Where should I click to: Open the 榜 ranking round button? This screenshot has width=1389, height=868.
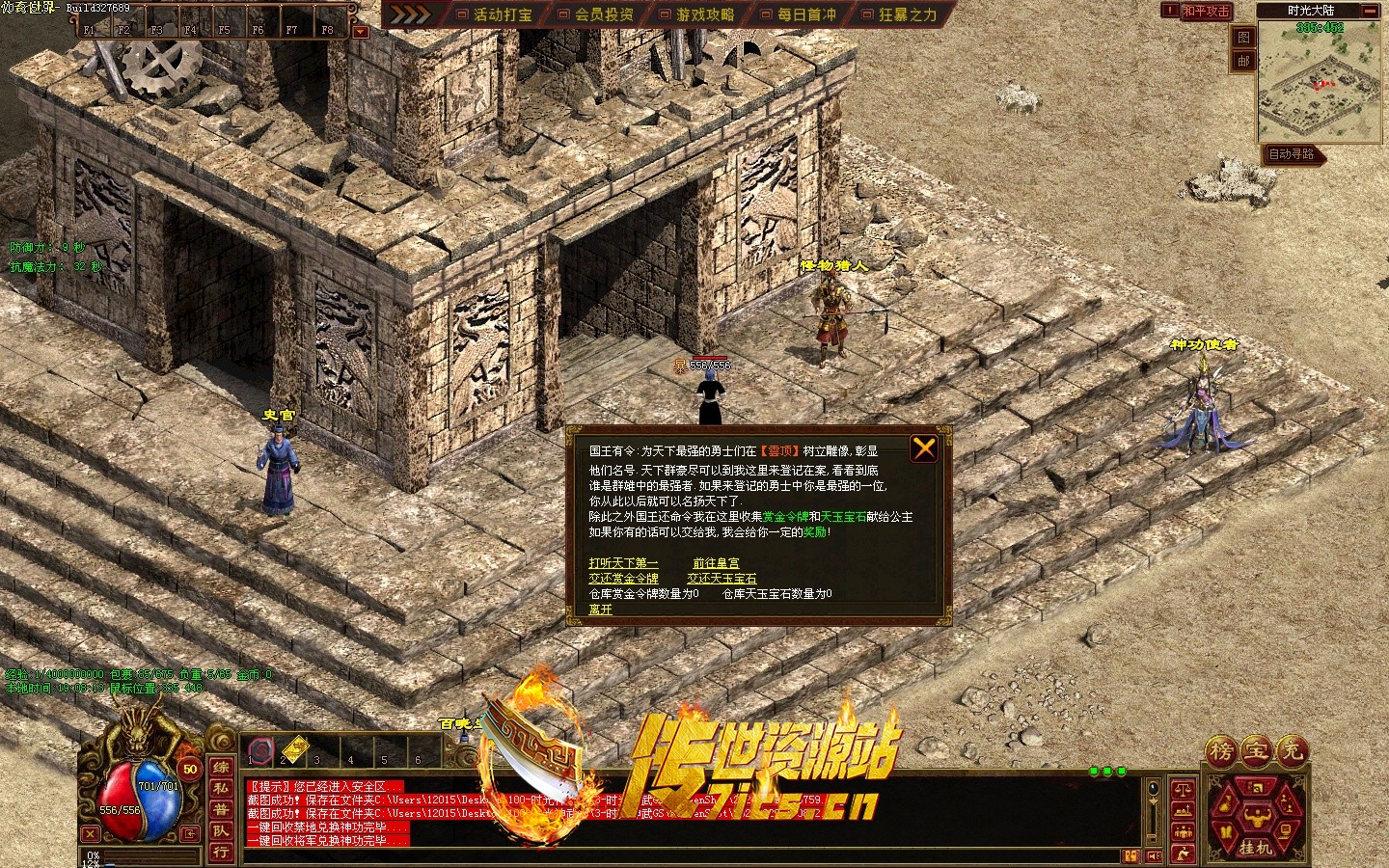coord(1222,750)
